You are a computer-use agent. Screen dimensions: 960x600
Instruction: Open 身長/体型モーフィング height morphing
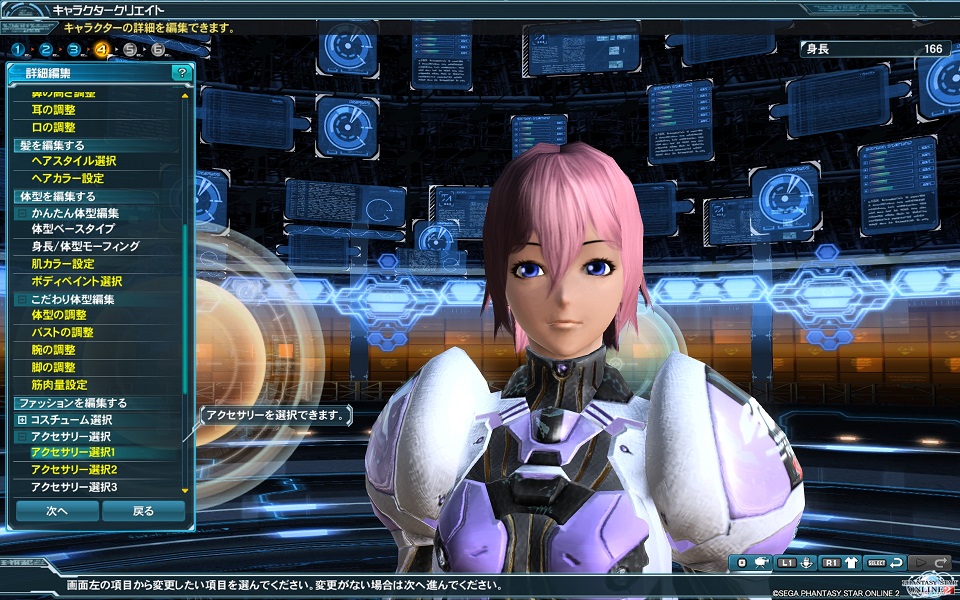[85, 246]
